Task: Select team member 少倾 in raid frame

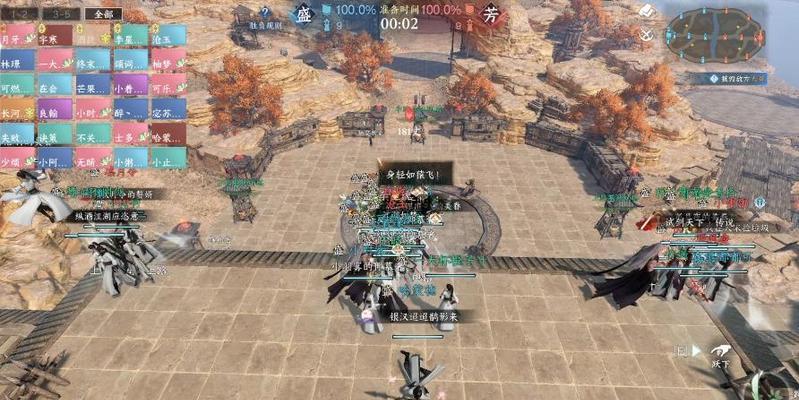Action: [17, 161]
